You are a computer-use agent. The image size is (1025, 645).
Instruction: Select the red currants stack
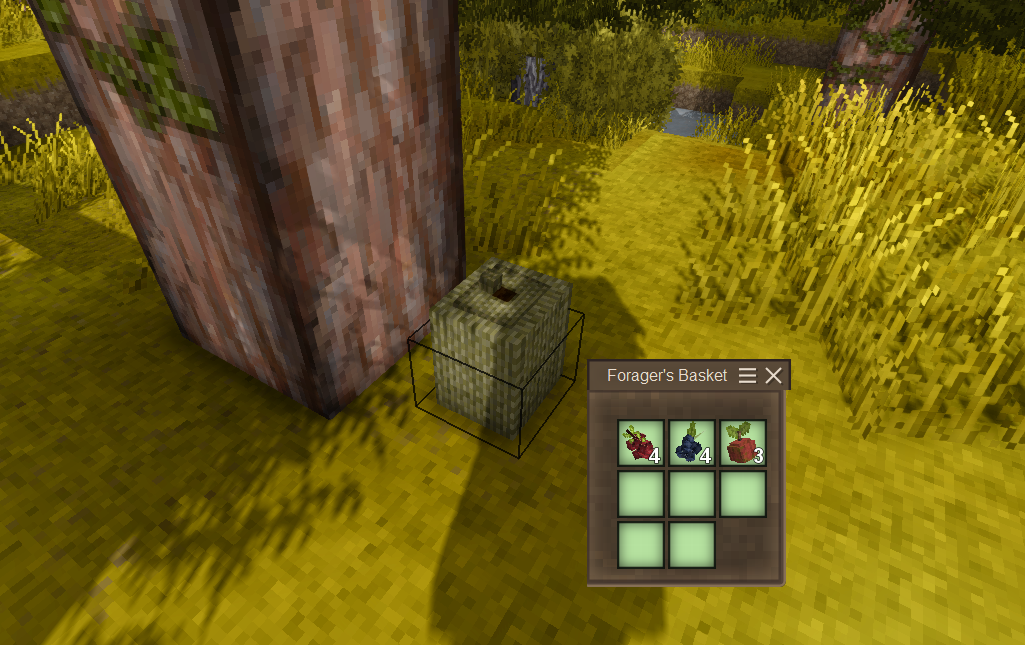pos(640,443)
